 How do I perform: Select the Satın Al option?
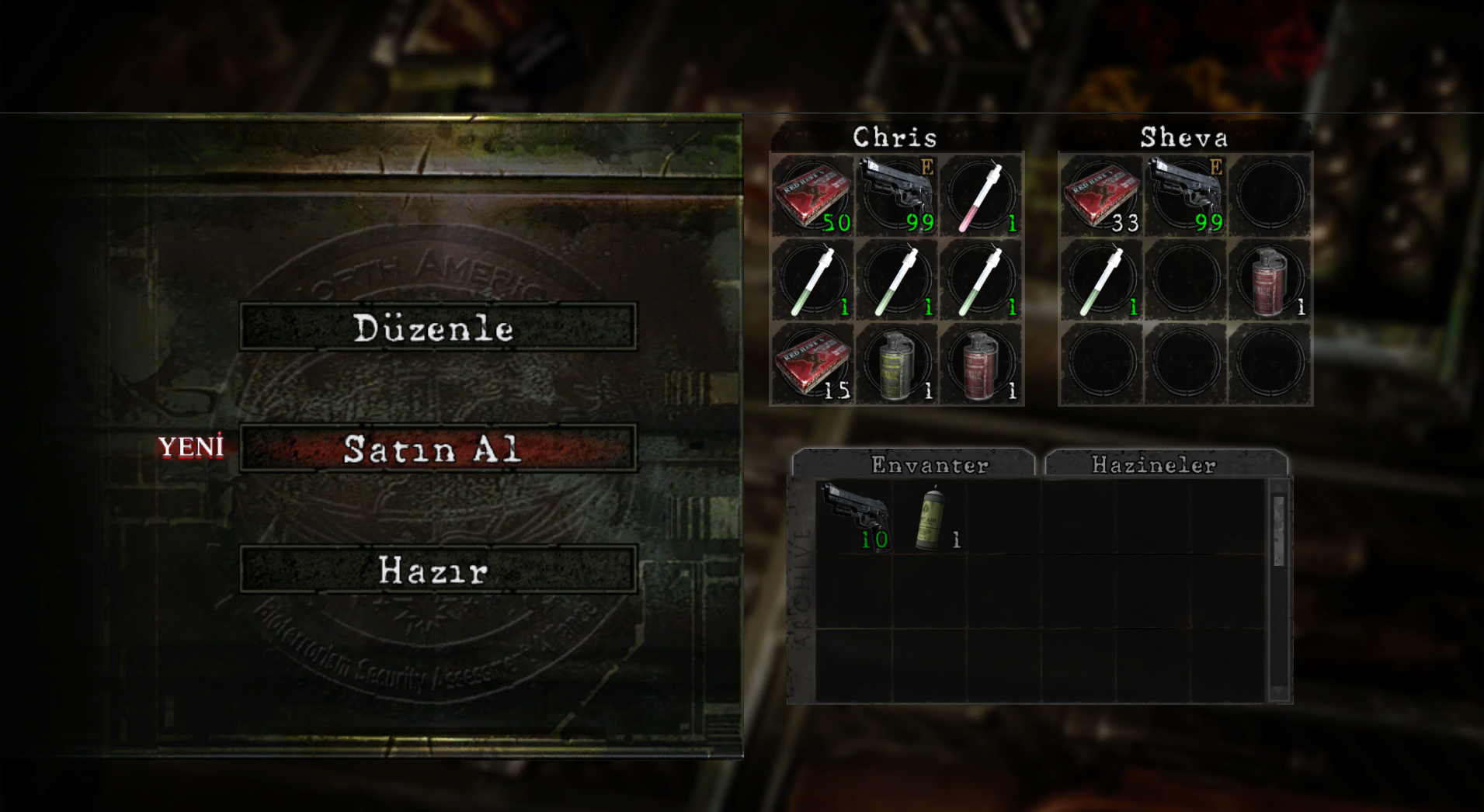pos(438,448)
